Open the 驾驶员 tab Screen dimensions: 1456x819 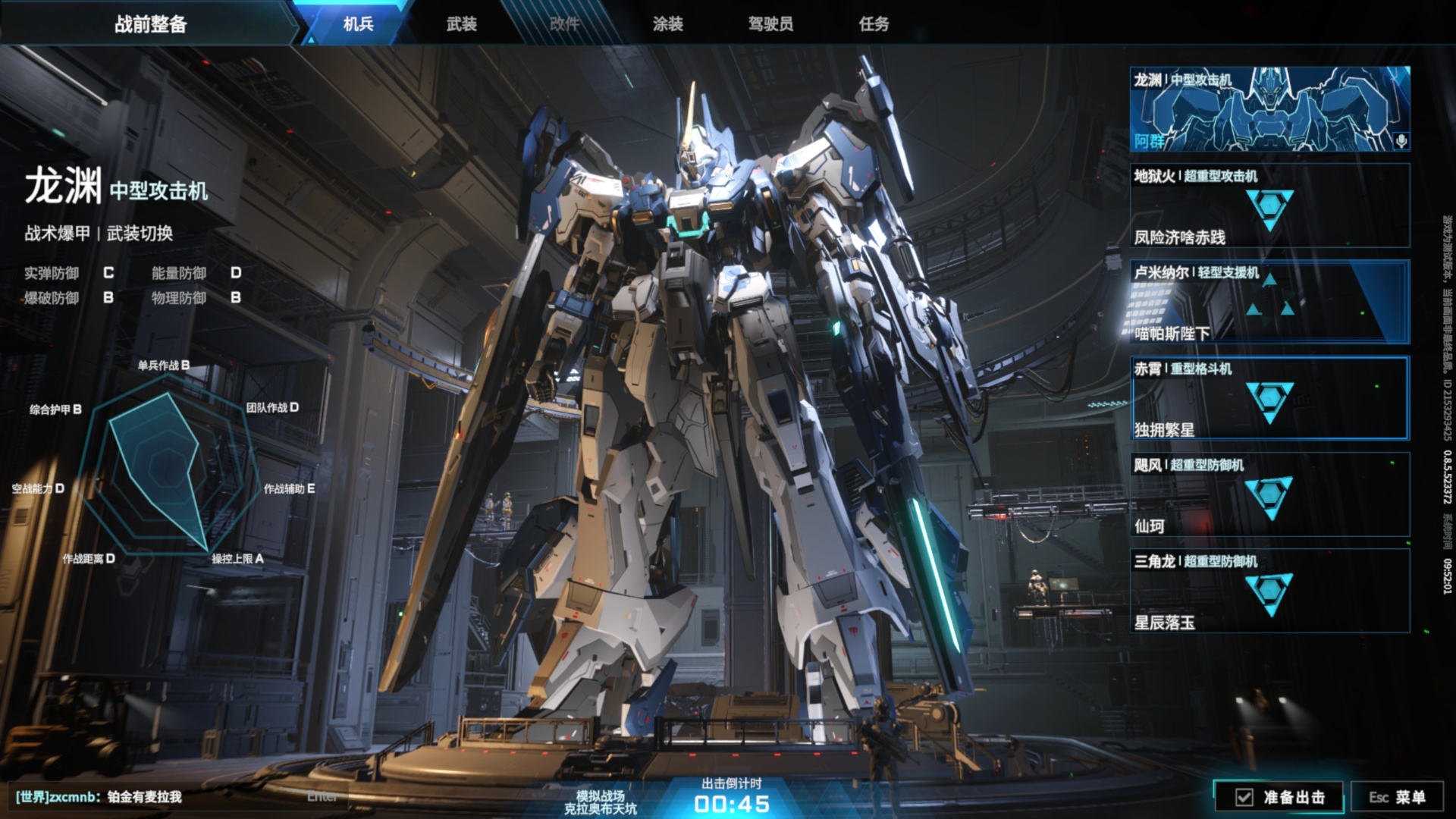point(770,24)
